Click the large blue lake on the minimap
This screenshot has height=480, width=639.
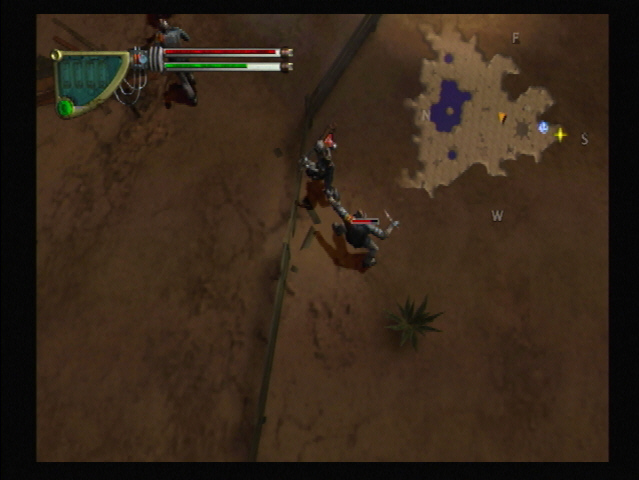451,102
